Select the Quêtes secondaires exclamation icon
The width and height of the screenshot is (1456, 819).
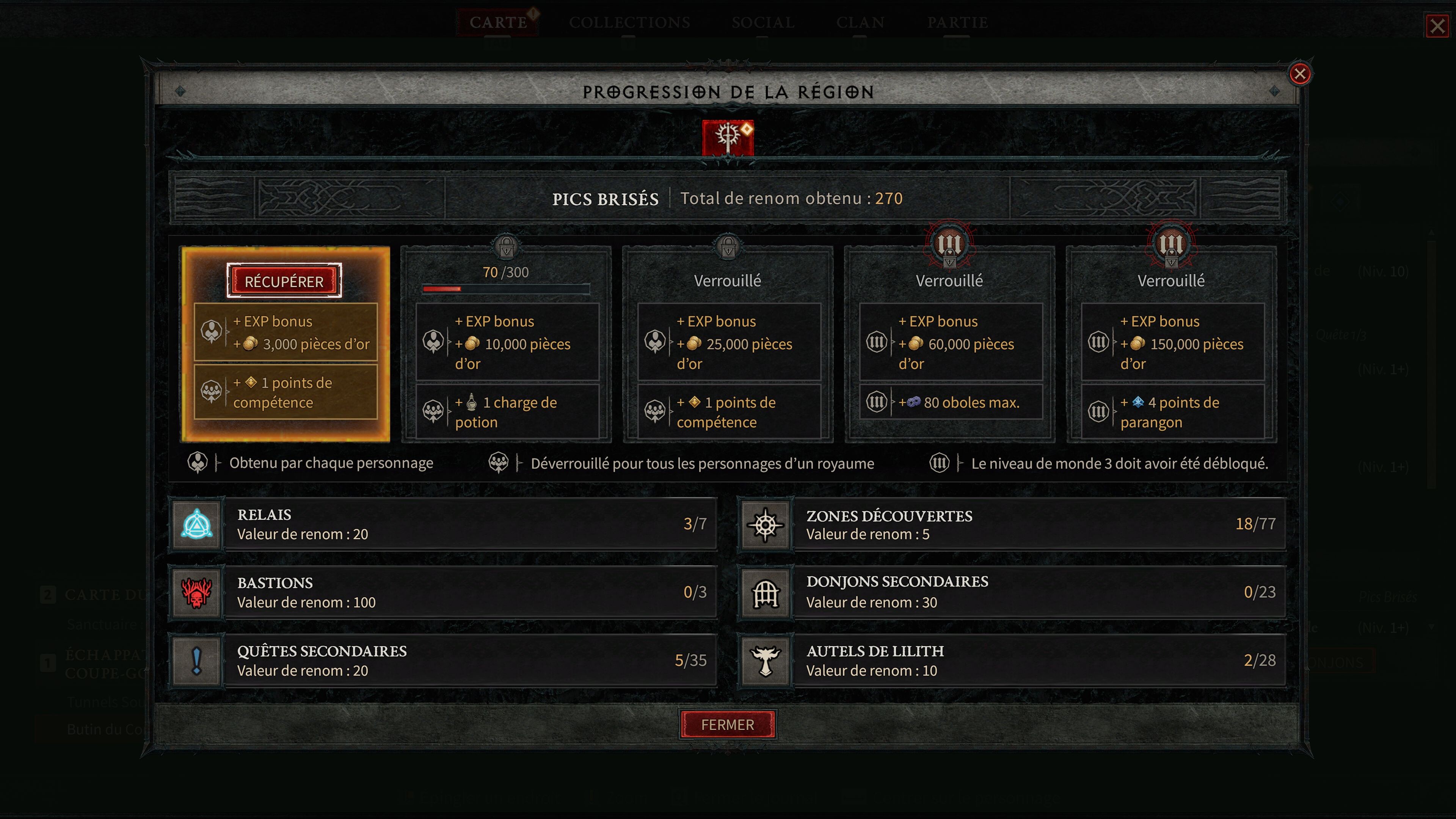point(196,660)
